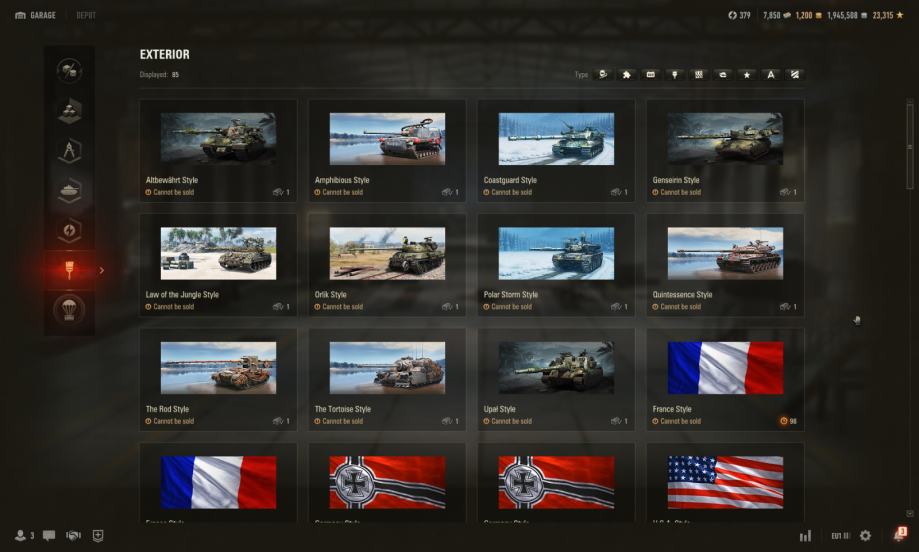The height and width of the screenshot is (552, 919).
Task: Select the Upal Style card
Action: pos(556,379)
